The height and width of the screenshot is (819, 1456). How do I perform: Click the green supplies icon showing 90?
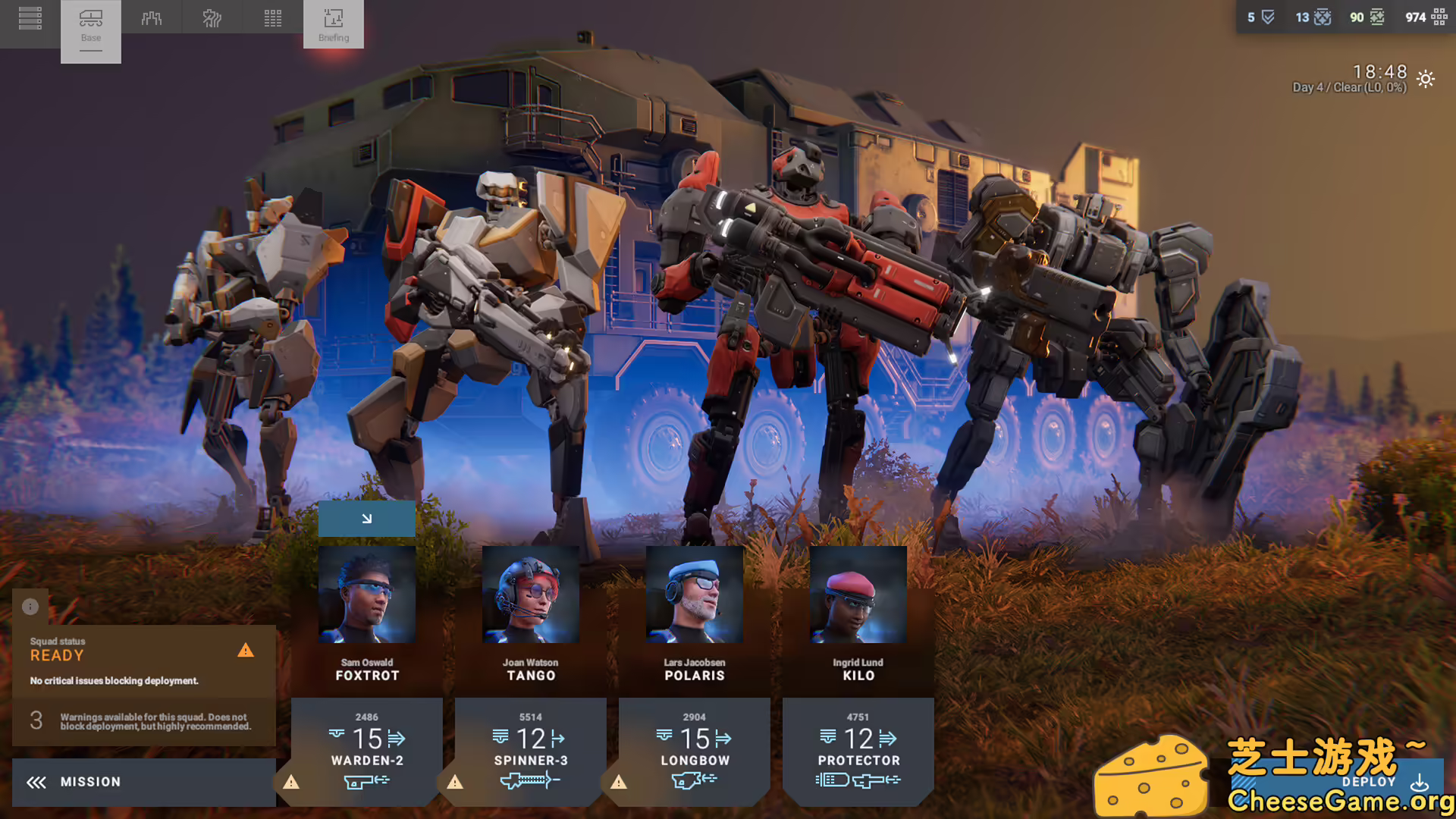[x=1366, y=17]
